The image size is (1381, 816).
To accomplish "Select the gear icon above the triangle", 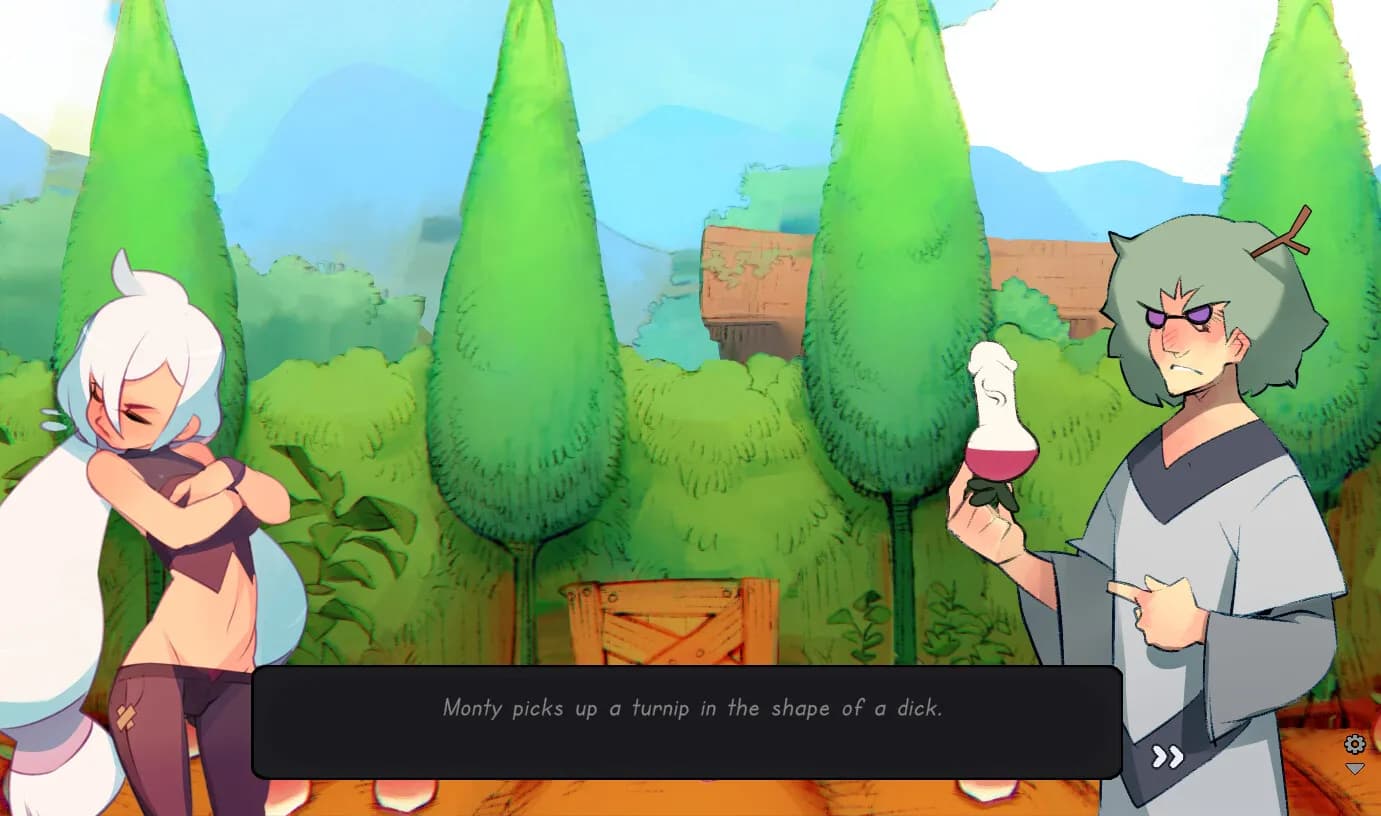I will pyautogui.click(x=1355, y=744).
